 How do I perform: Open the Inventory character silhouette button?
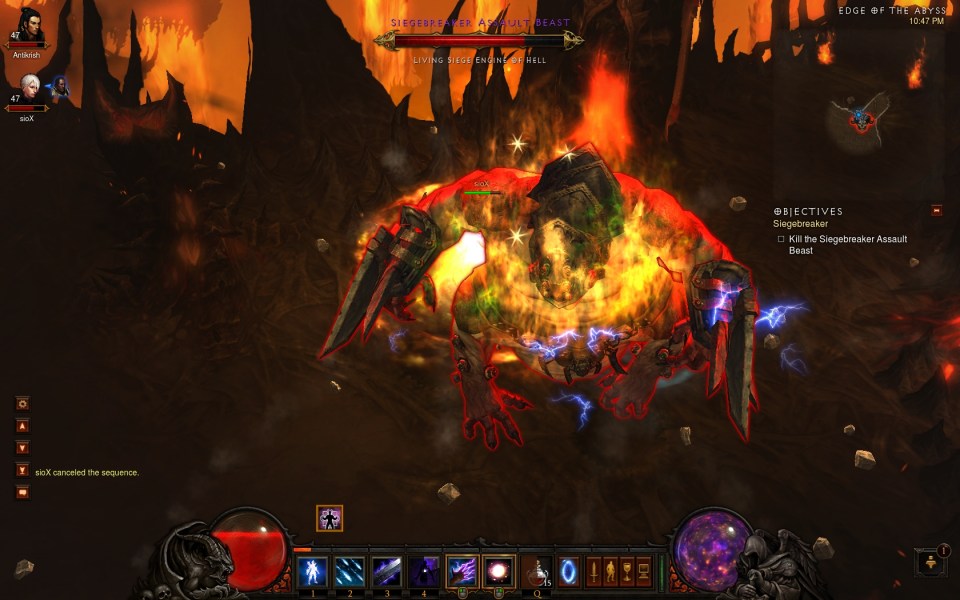[610, 571]
